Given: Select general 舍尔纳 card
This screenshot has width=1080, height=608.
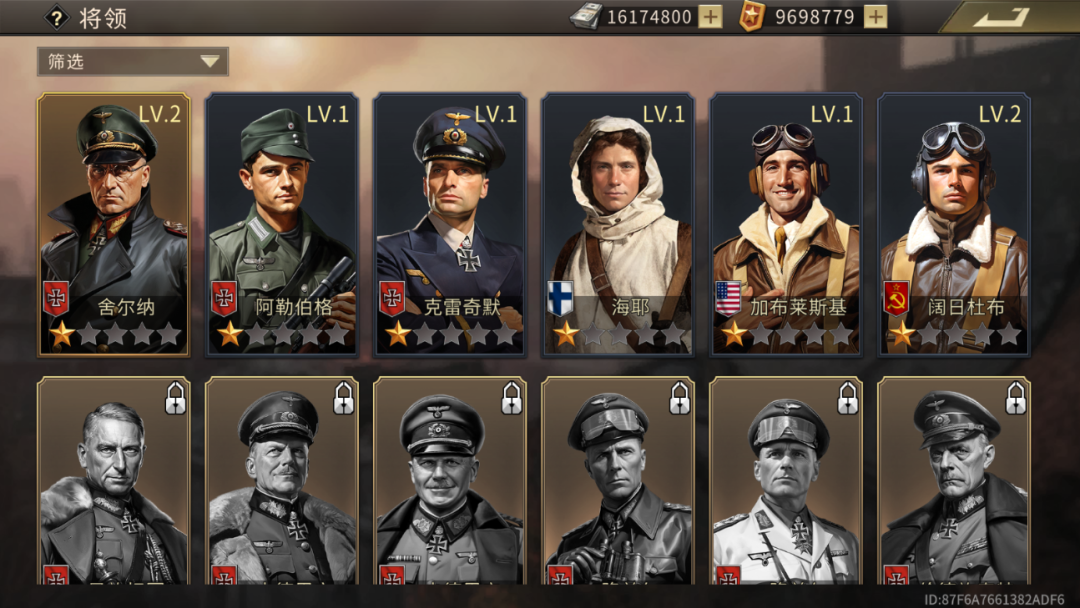Looking at the screenshot, I should pos(114,225).
